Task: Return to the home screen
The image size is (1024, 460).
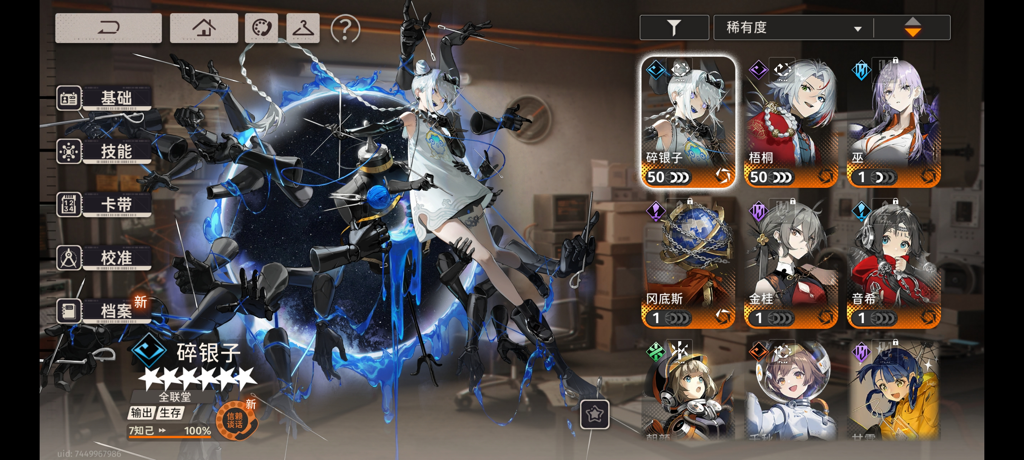Action: (x=204, y=28)
